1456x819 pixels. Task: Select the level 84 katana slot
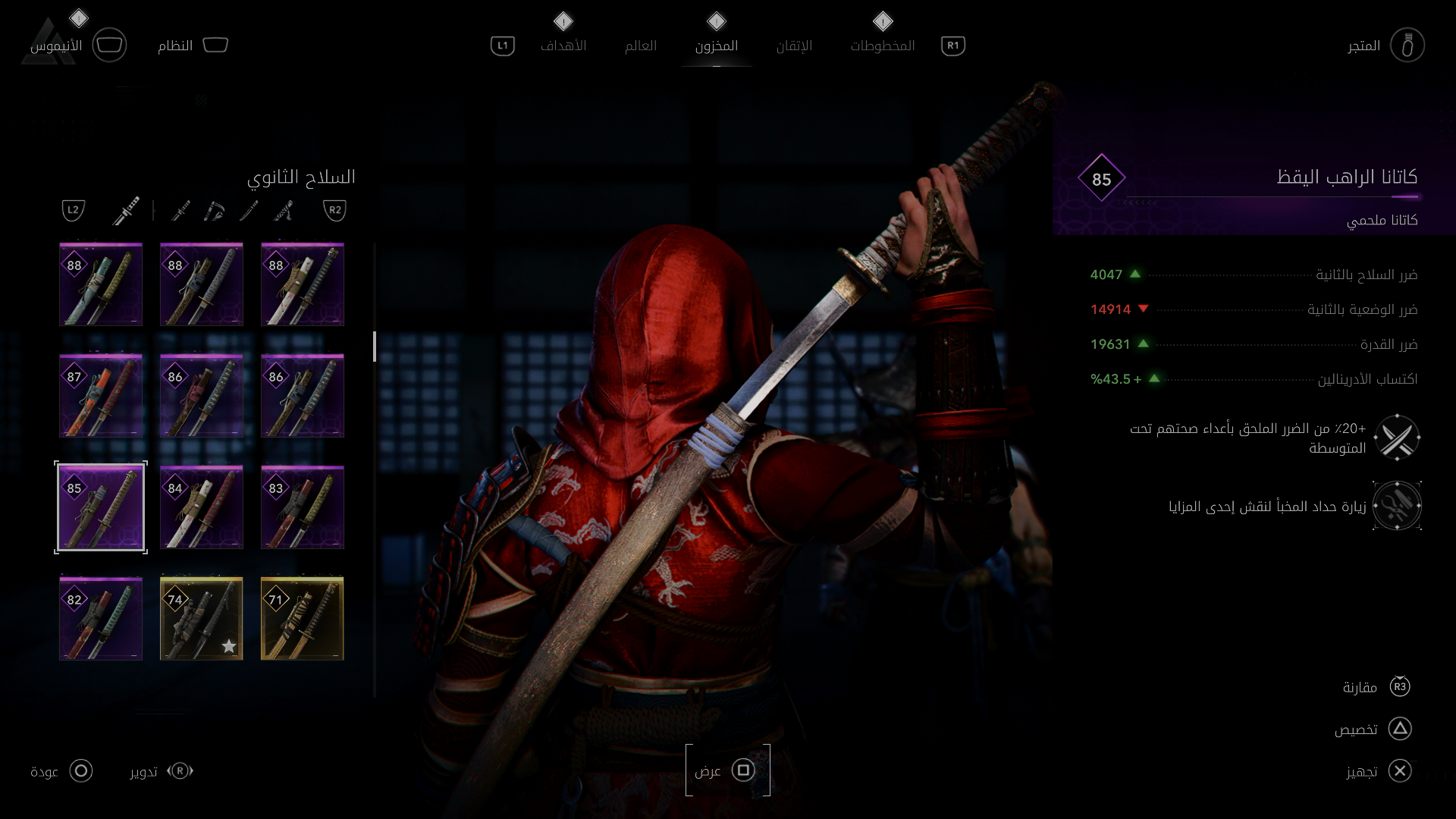coord(202,507)
